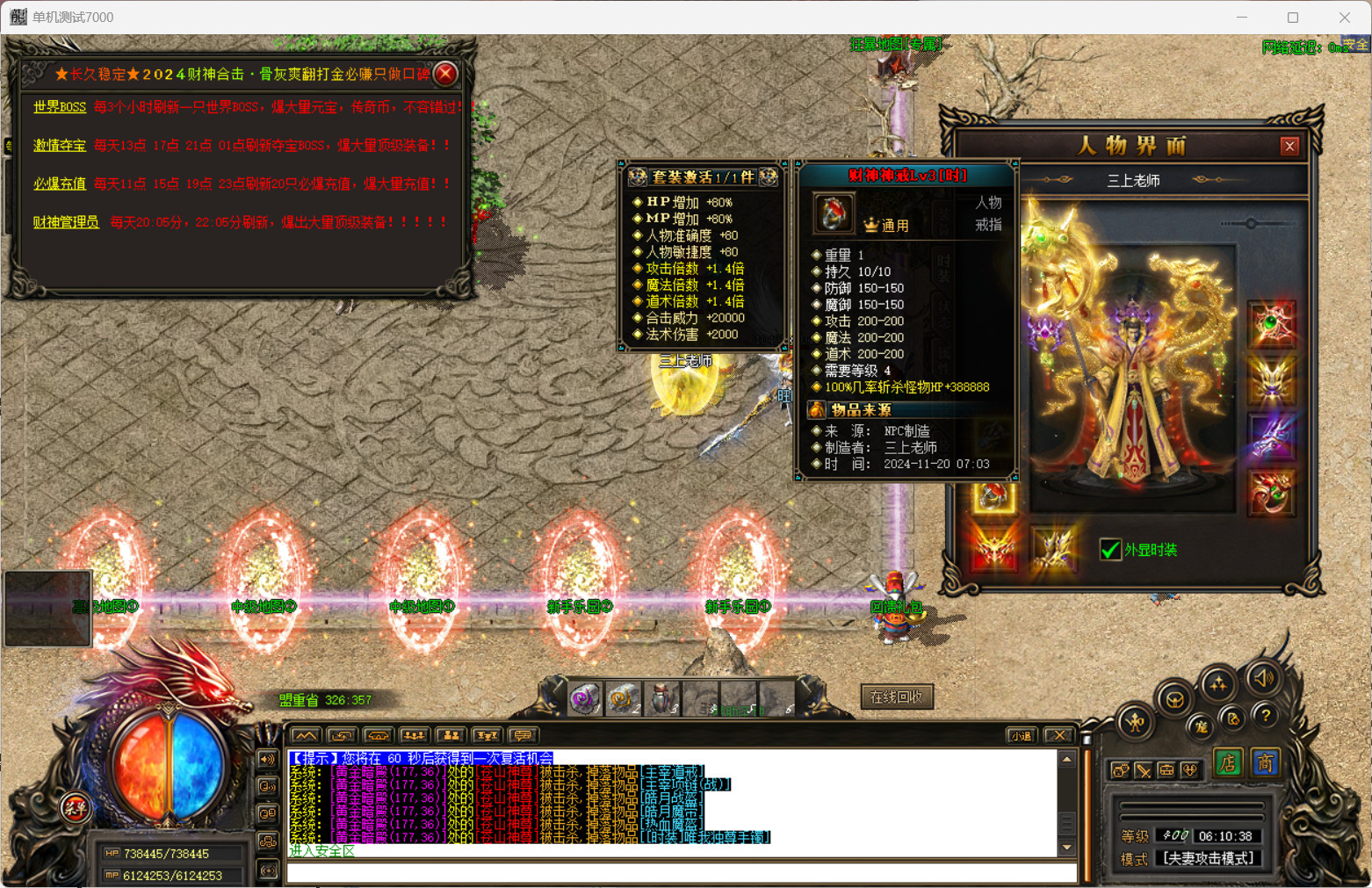Screen dimensions: 1372x888
Task: Focus the chat input field
Action: [681, 872]
